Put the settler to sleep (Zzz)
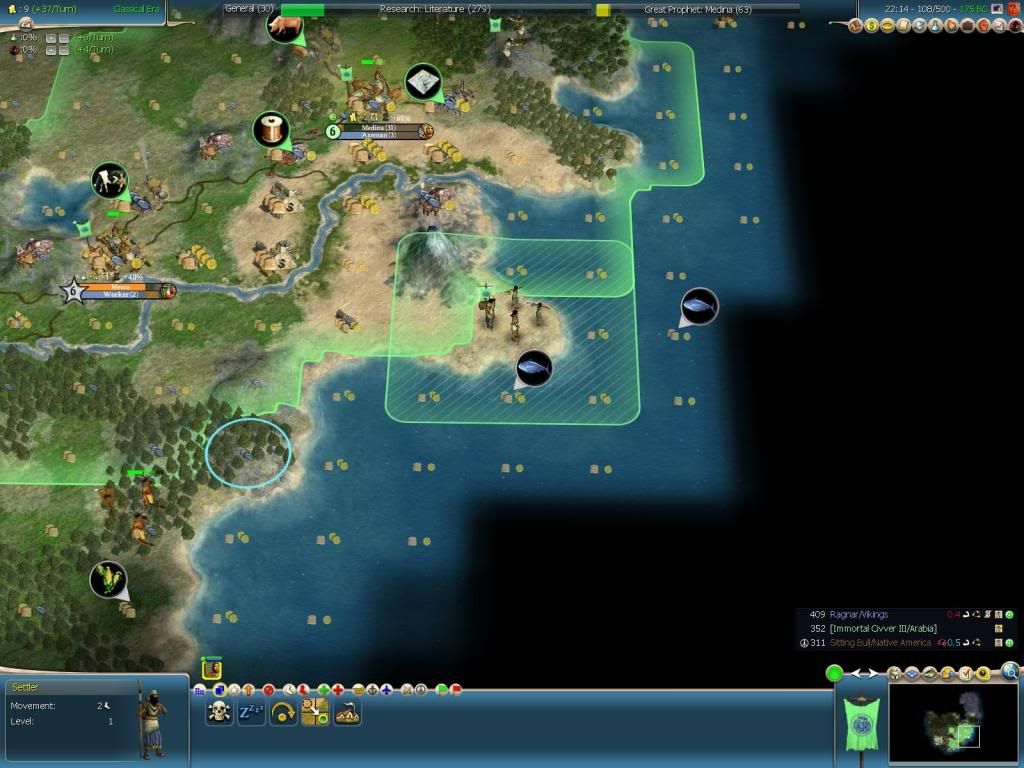Screen dimensions: 1024x768 tap(250, 712)
